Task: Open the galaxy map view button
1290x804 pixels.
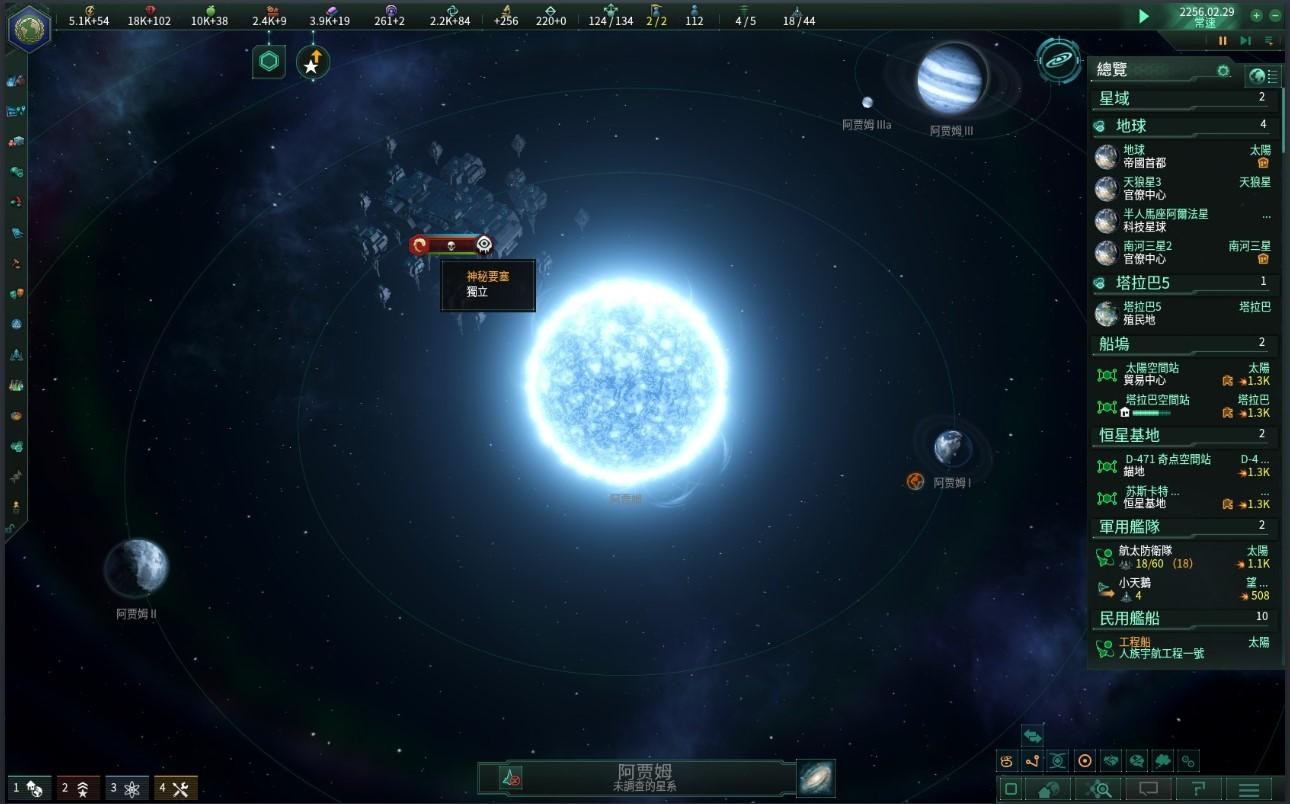Action: (1057, 60)
